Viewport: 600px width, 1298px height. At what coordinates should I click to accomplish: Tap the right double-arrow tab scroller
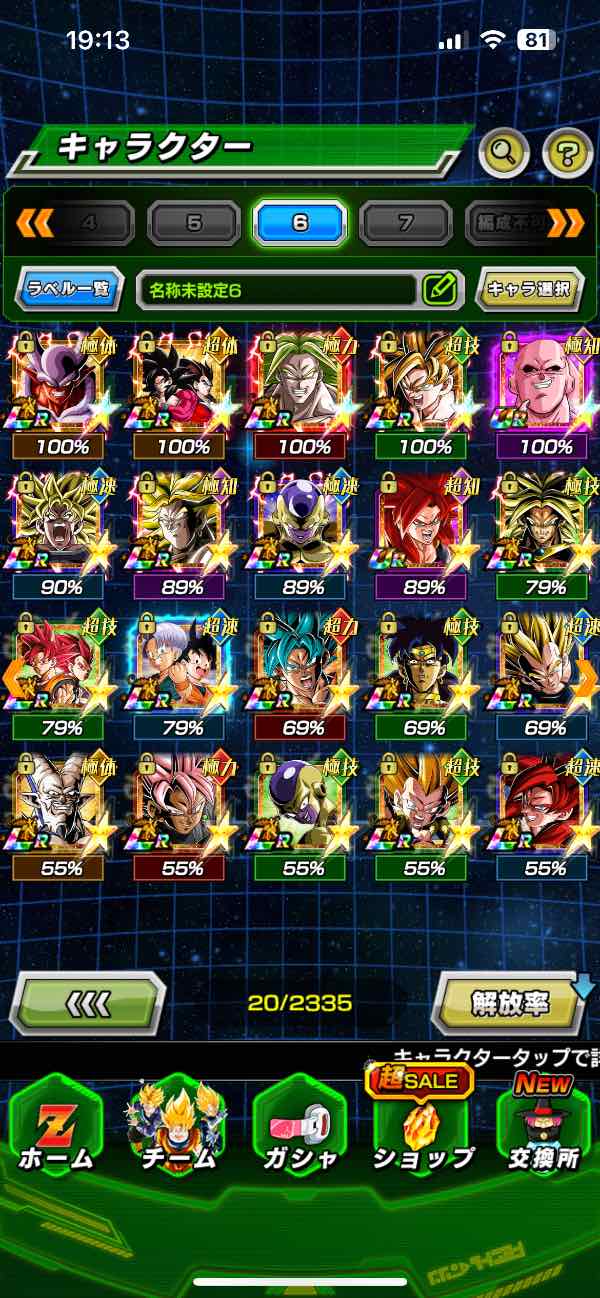point(565,223)
